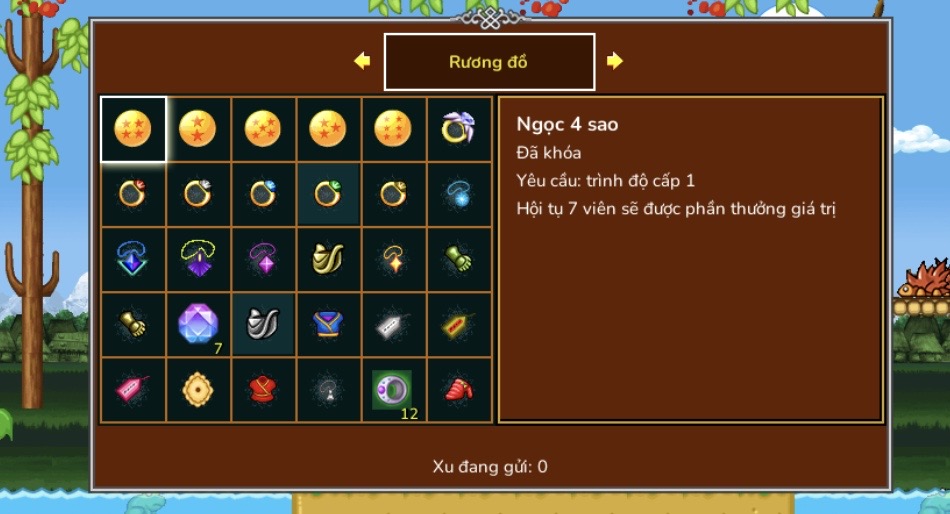950x514 pixels.
Task: Select the silver scarf item
Action: pos(263,324)
